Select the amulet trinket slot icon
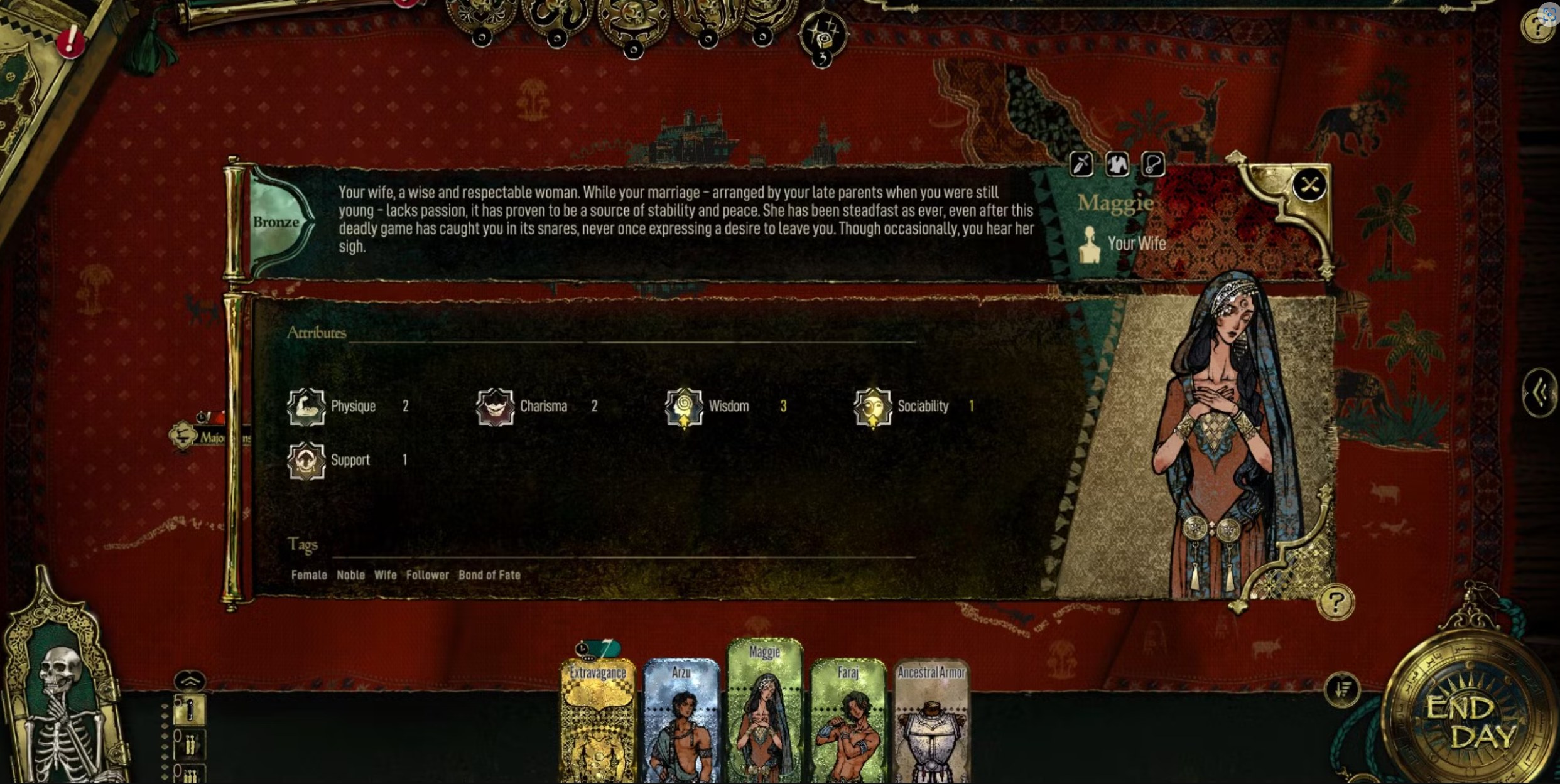The width and height of the screenshot is (1560, 784). pyautogui.click(x=1153, y=164)
